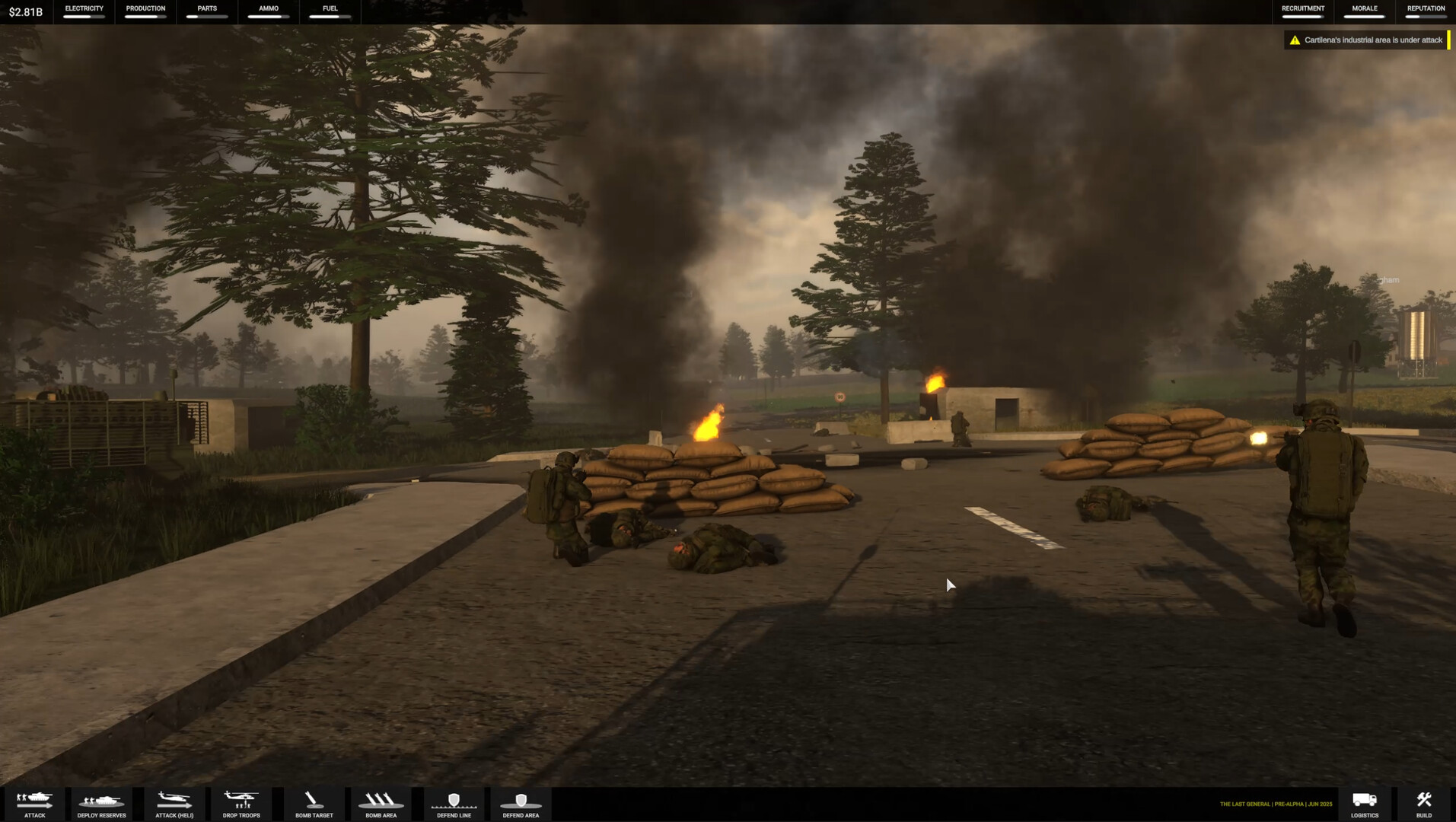The width and height of the screenshot is (1456, 822).
Task: View the Reputation indicator
Action: click(1426, 10)
